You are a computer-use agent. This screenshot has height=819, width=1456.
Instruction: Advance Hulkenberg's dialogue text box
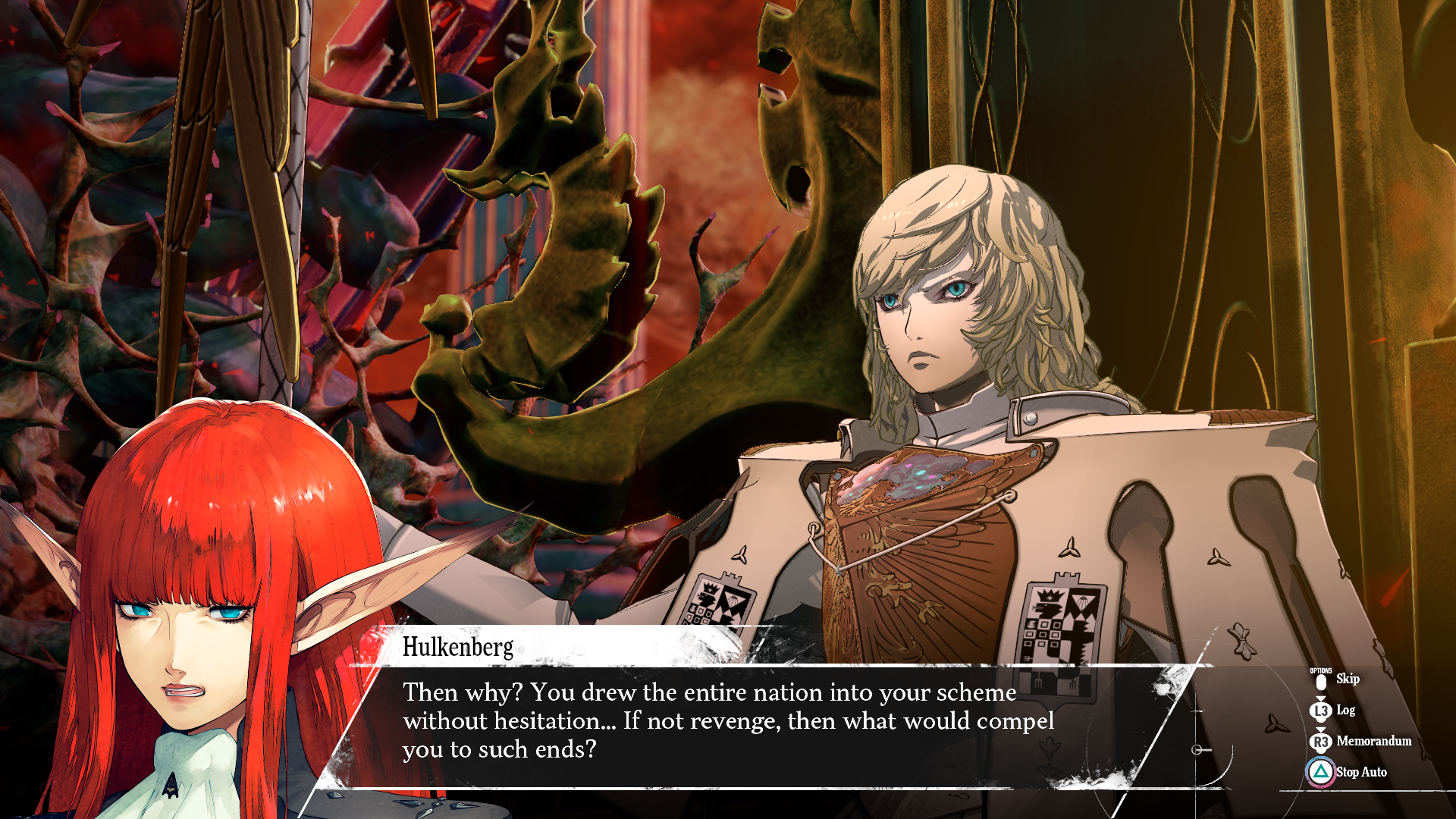coord(728,721)
